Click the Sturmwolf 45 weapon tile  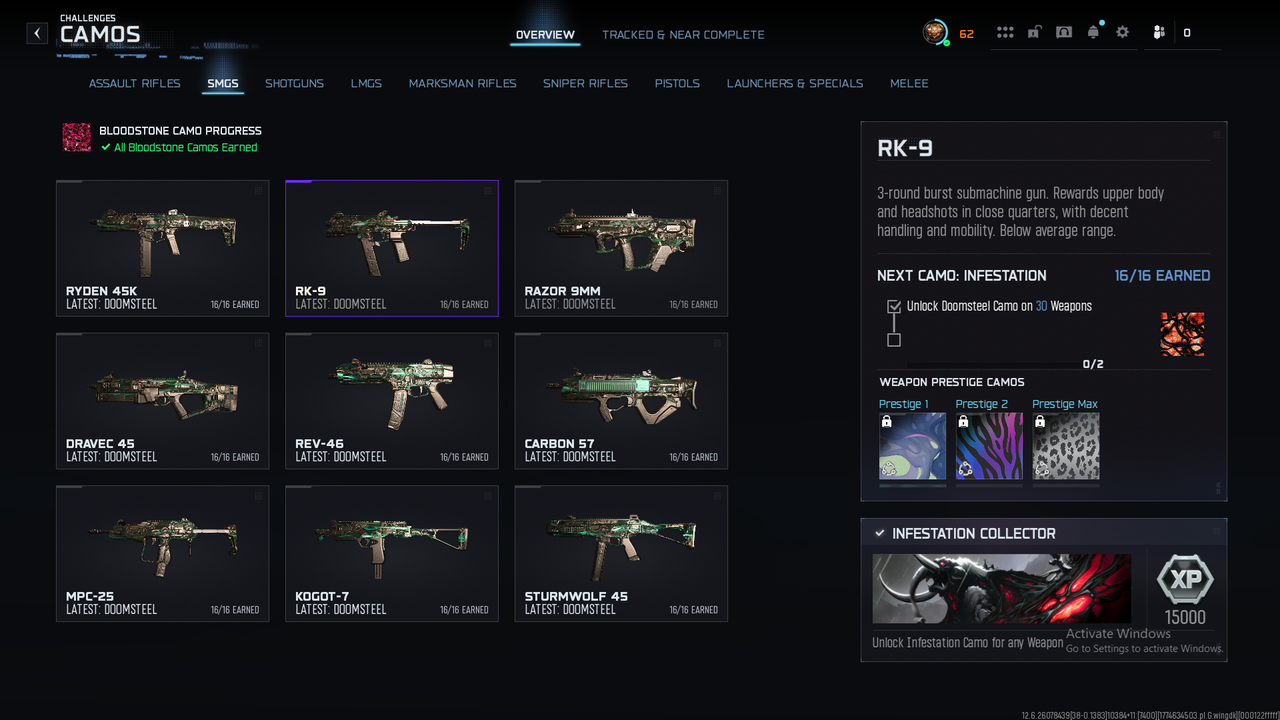(621, 554)
